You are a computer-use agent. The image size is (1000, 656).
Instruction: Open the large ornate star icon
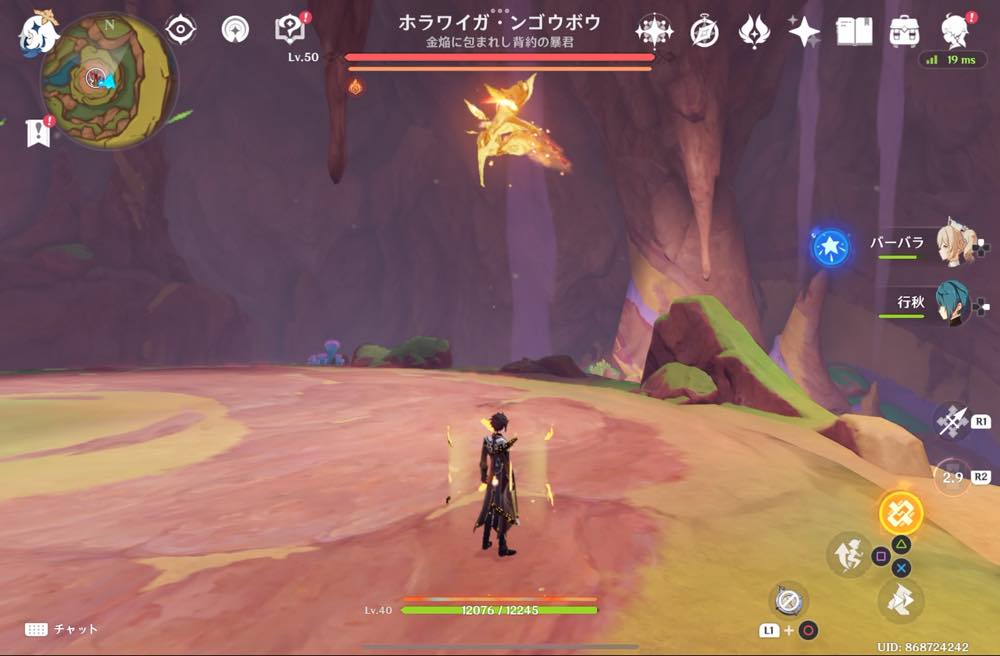(654, 32)
